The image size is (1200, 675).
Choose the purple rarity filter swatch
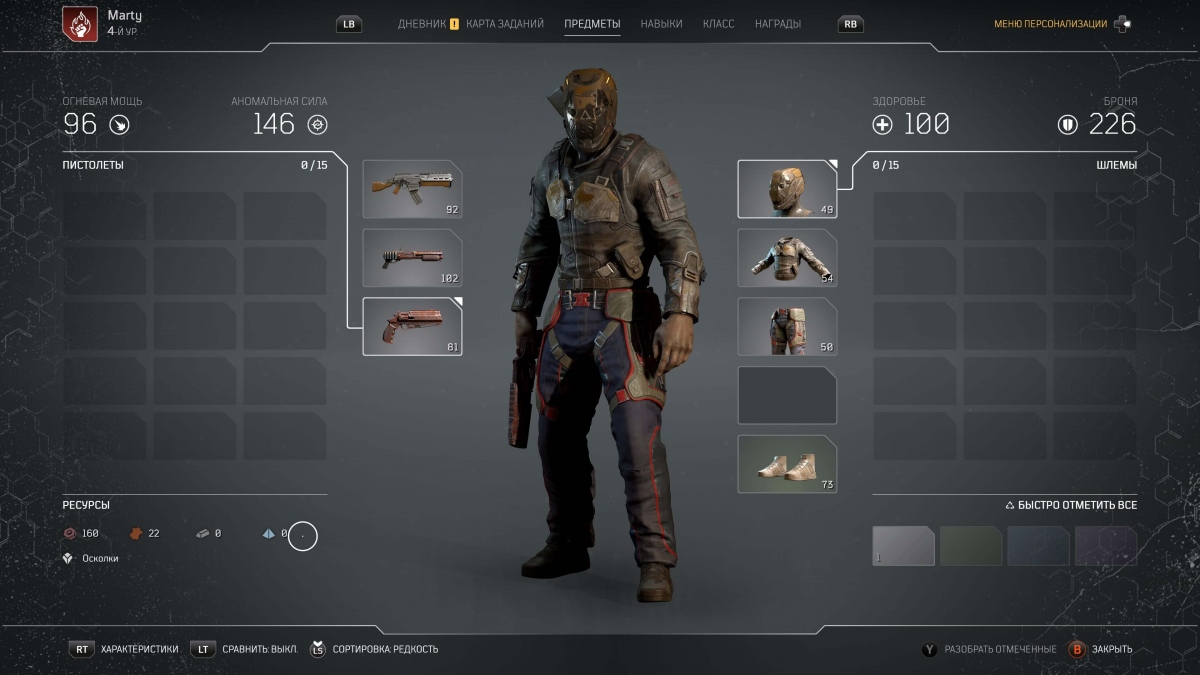(x=1106, y=546)
